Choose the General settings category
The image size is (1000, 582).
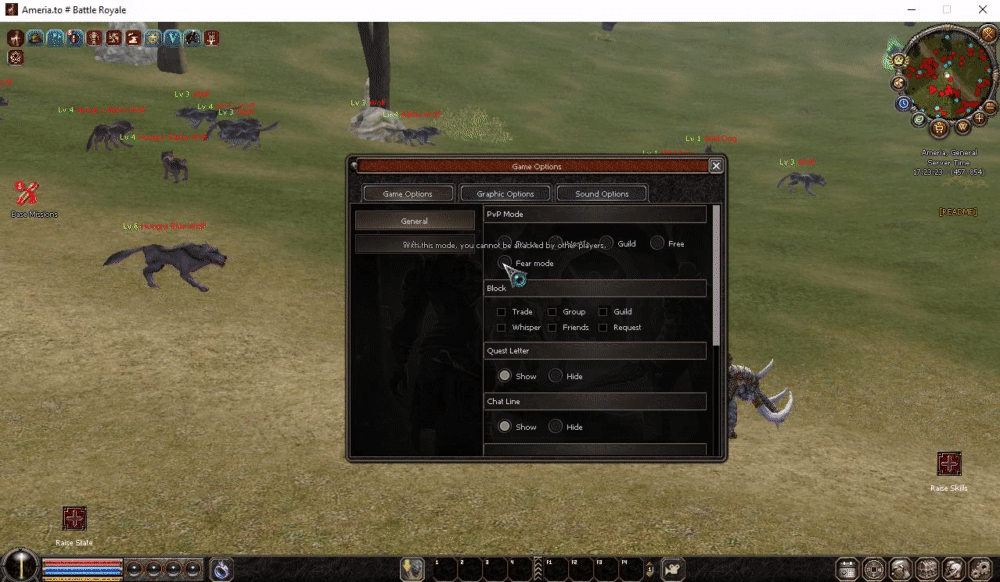point(414,221)
